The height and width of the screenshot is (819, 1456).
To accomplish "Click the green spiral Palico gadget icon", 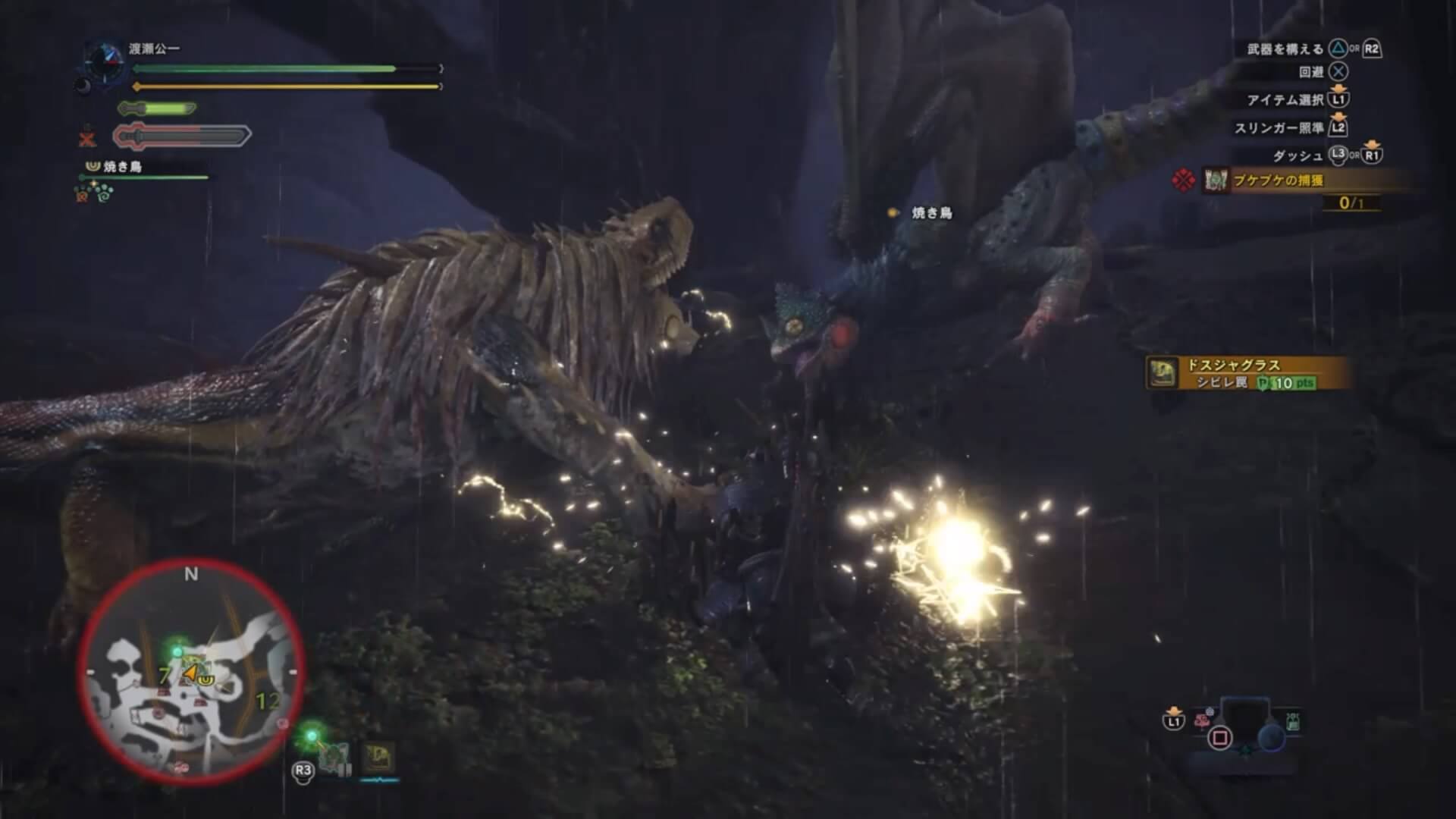I will (x=103, y=194).
